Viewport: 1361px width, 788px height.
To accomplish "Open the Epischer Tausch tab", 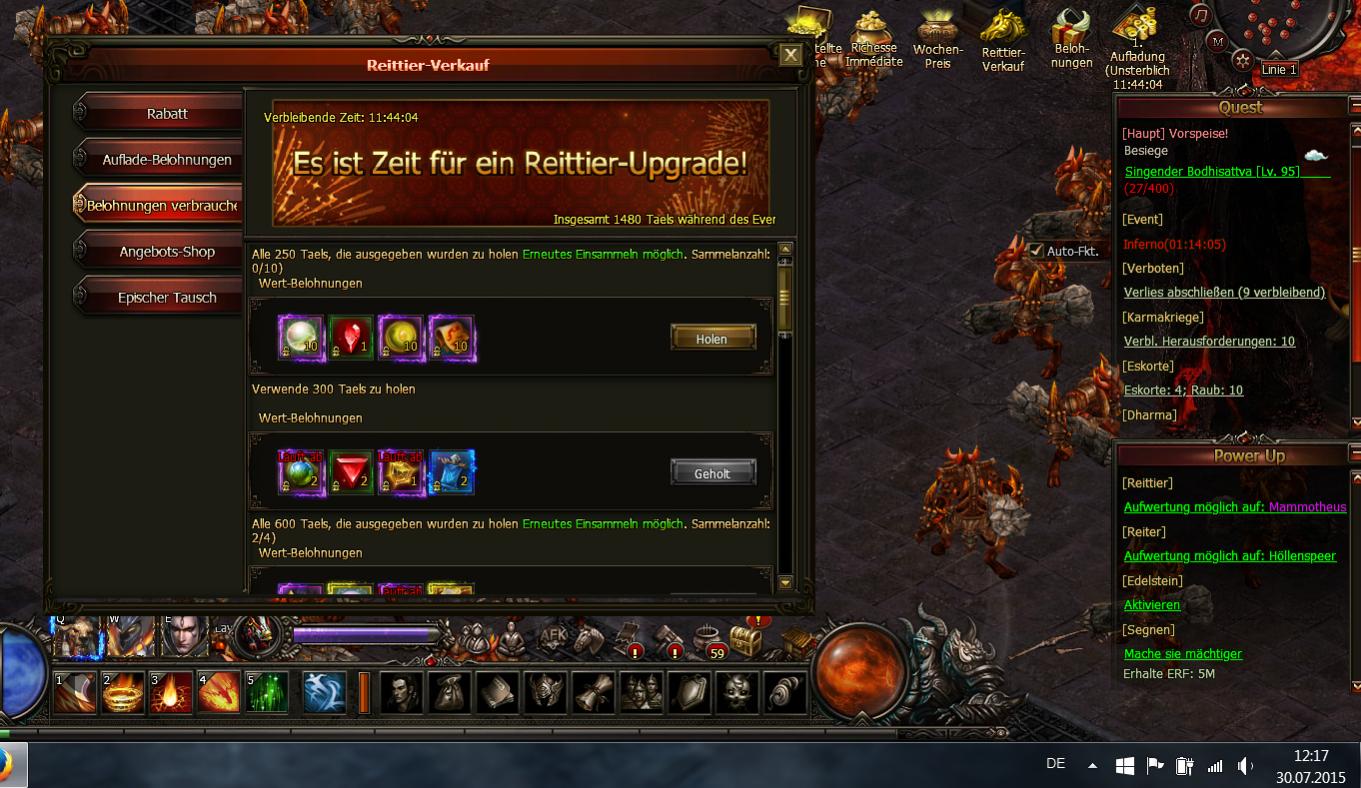I will pos(166,298).
